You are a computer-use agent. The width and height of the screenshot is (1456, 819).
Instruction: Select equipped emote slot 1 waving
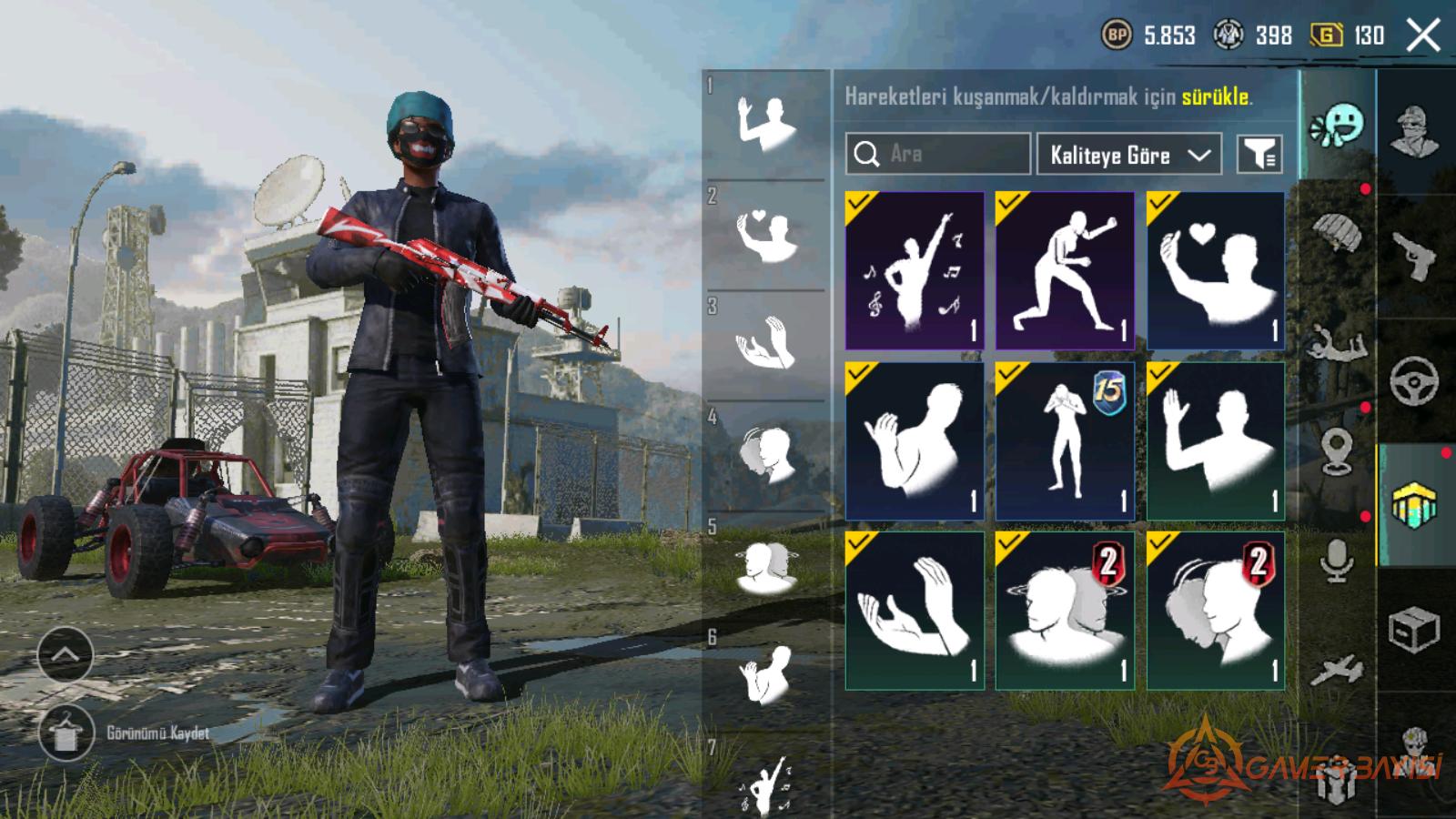click(x=766, y=124)
